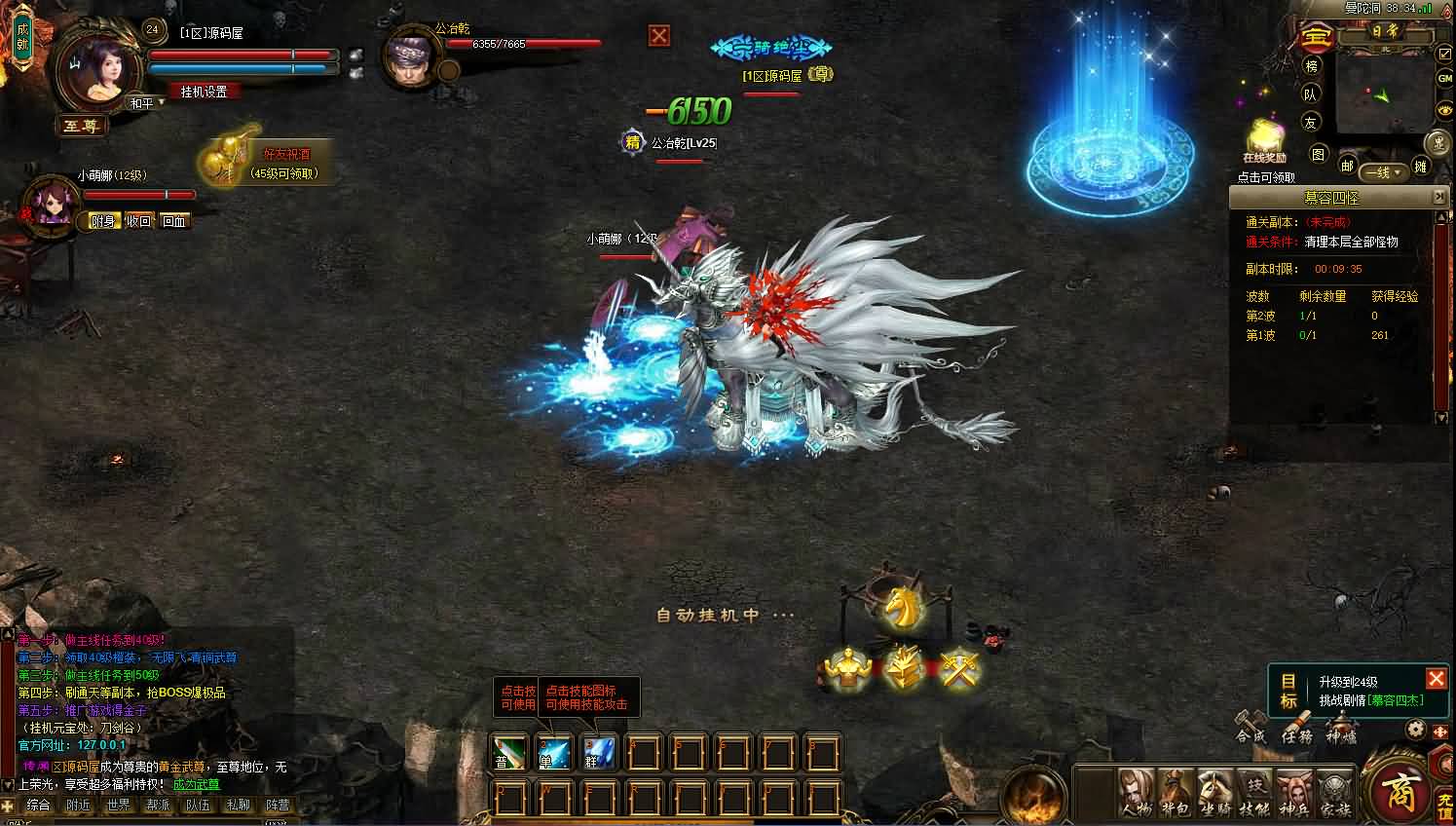Collapse the 慕容四怪 dungeon info panel

pos(1440,196)
